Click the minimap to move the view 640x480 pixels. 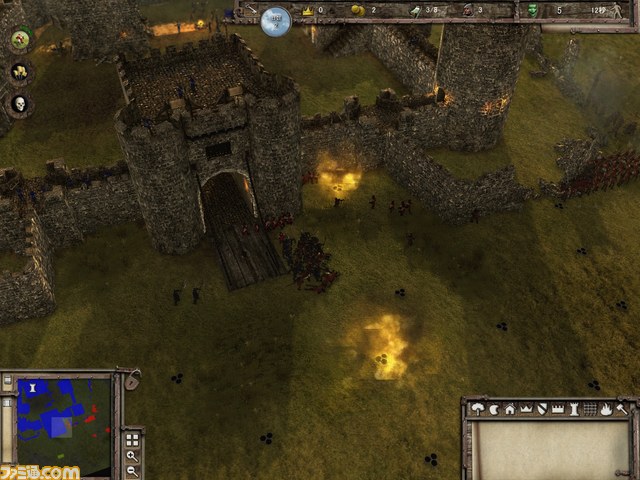click(63, 425)
